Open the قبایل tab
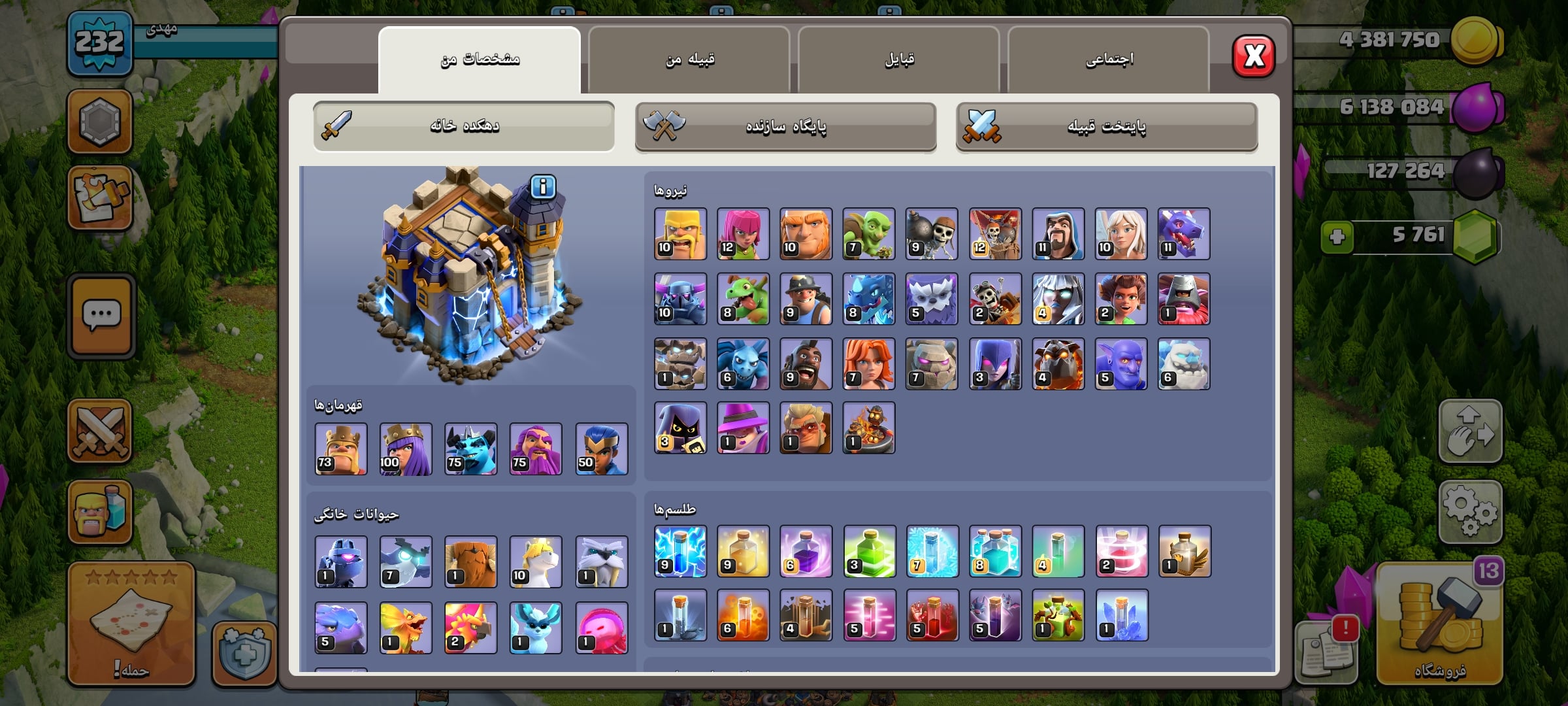 tap(899, 60)
